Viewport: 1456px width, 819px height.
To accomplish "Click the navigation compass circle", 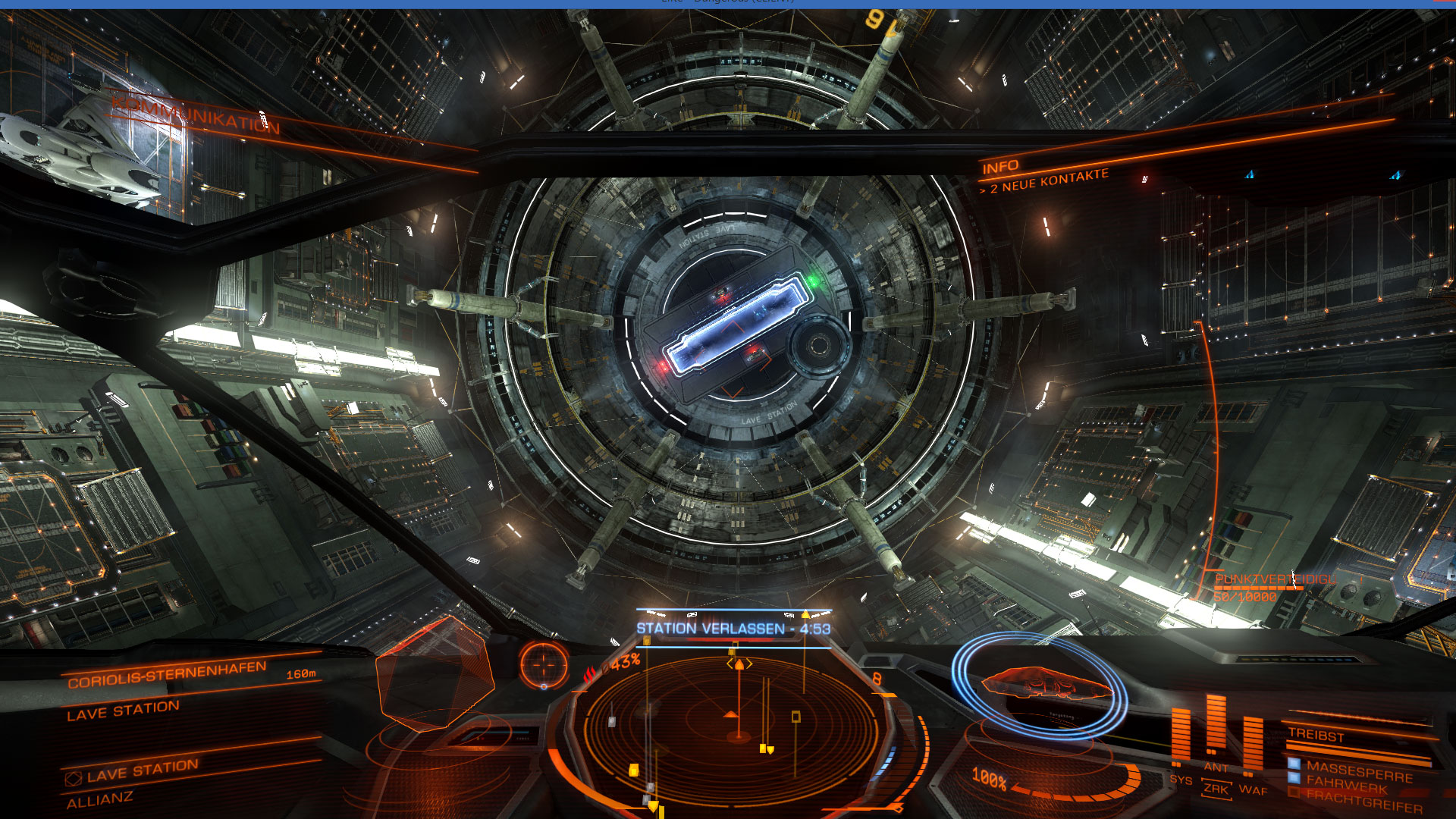I will pos(544,664).
